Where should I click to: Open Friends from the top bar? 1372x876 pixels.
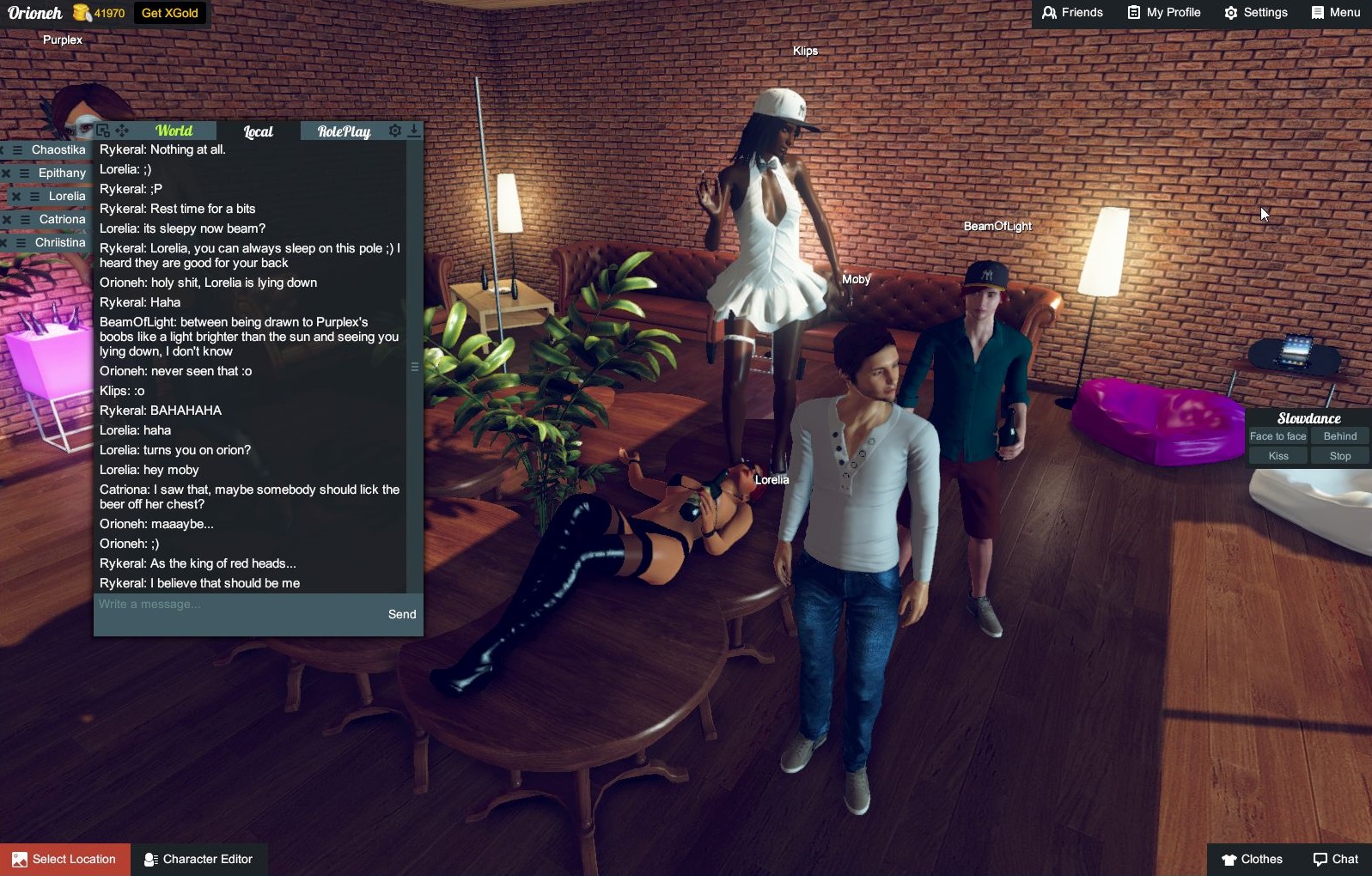coord(1072,13)
